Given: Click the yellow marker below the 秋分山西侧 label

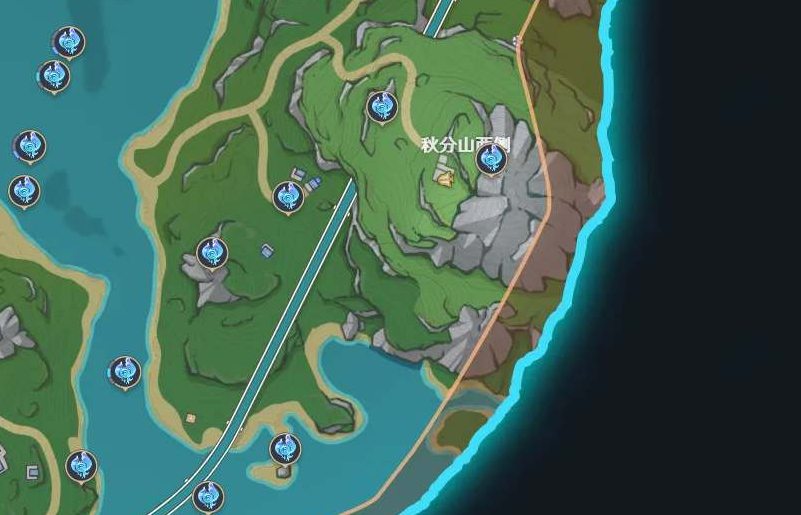Looking at the screenshot, I should click(444, 178).
